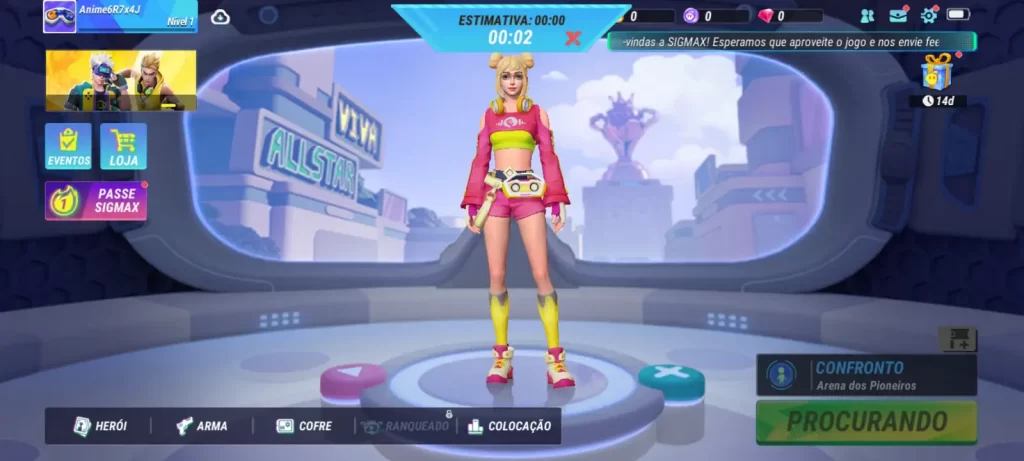Click the green Procurando button

(866, 421)
